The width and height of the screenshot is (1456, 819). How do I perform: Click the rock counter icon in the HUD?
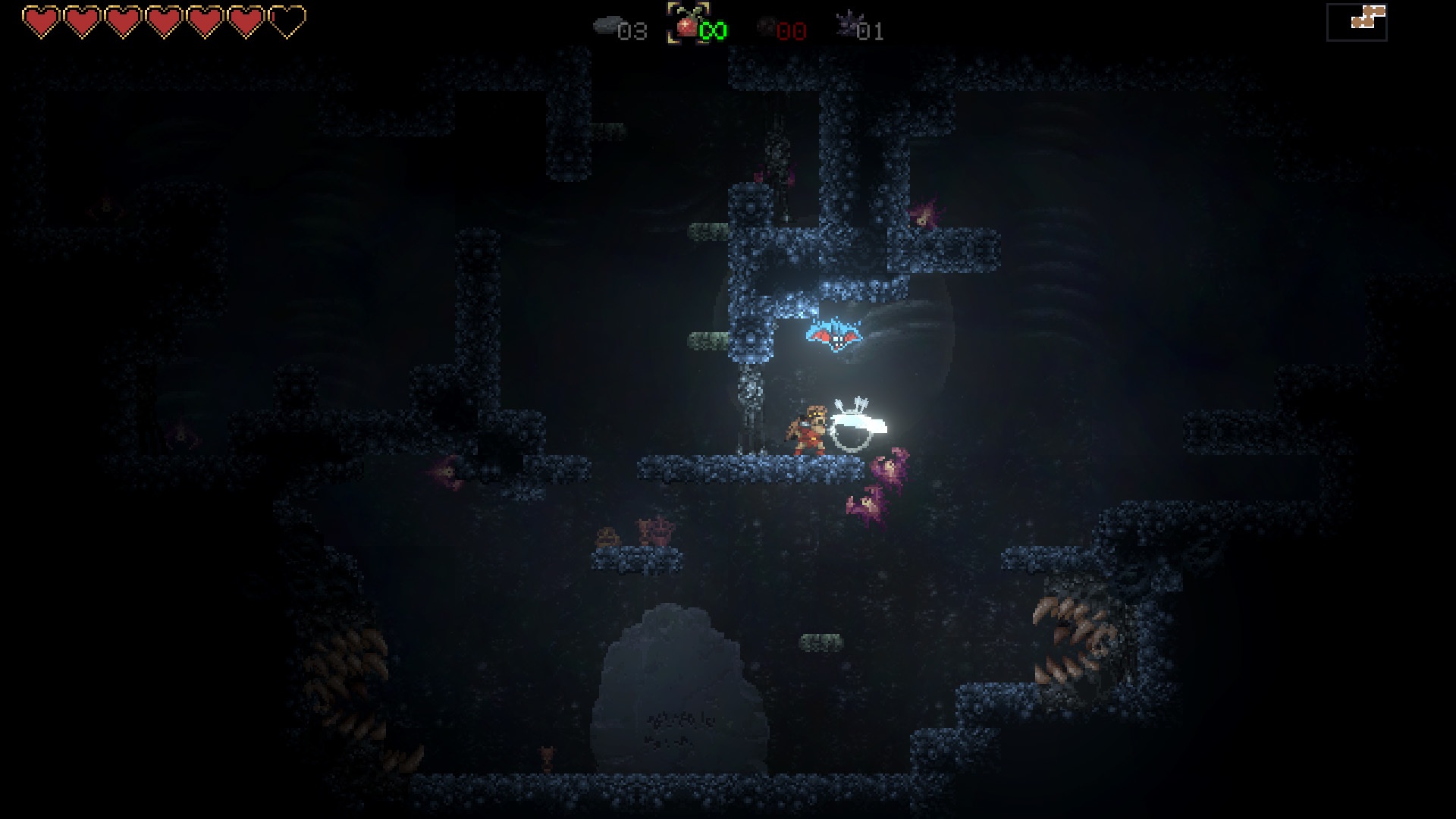(x=607, y=25)
